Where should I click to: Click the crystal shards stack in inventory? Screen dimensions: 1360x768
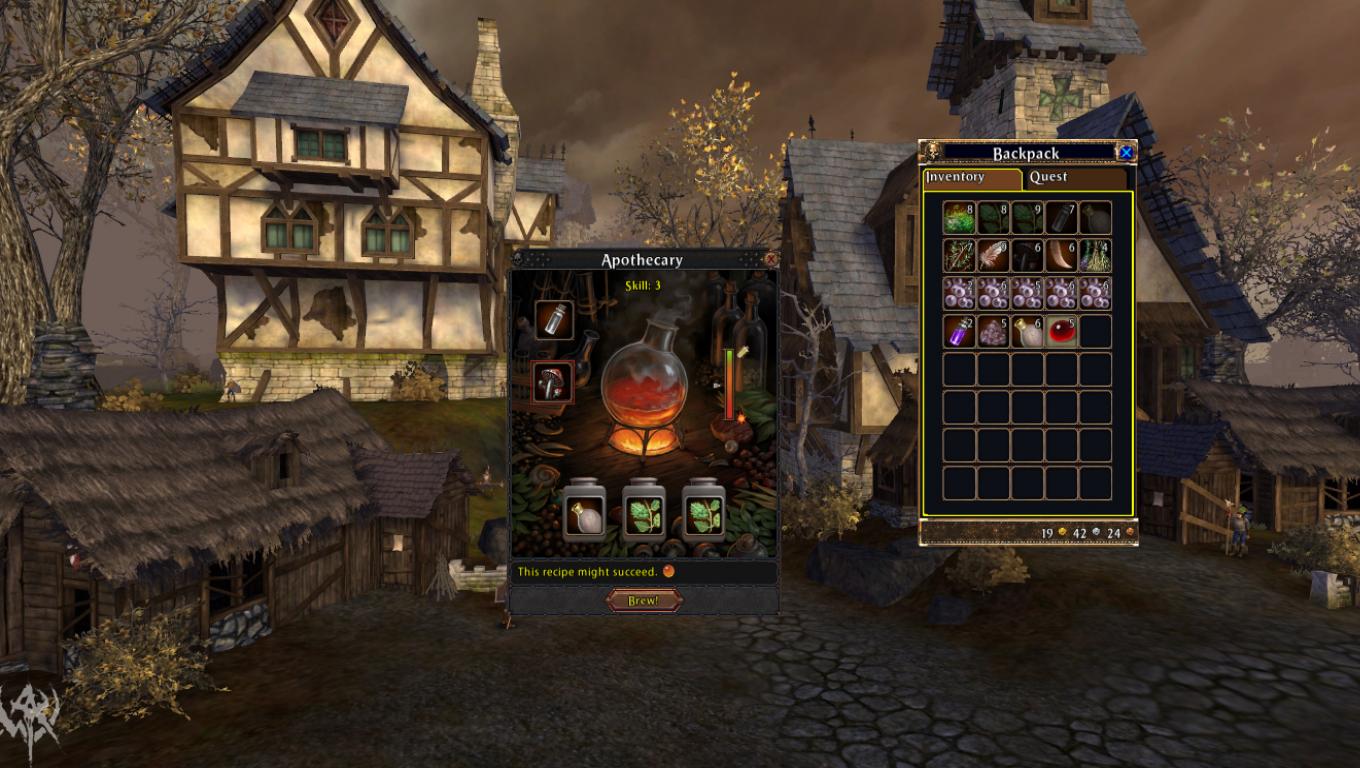993,331
